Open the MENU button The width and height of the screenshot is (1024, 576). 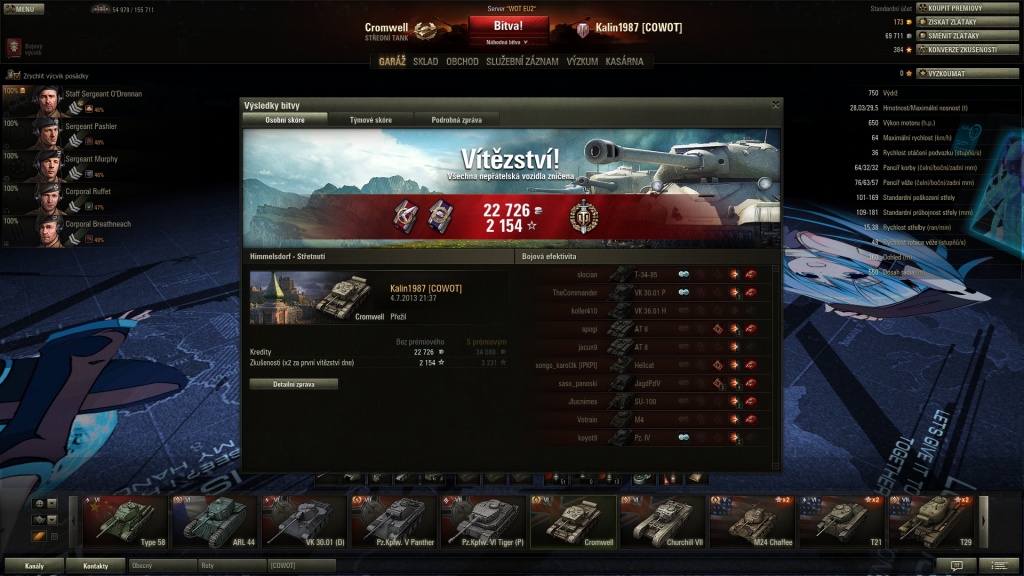point(23,8)
